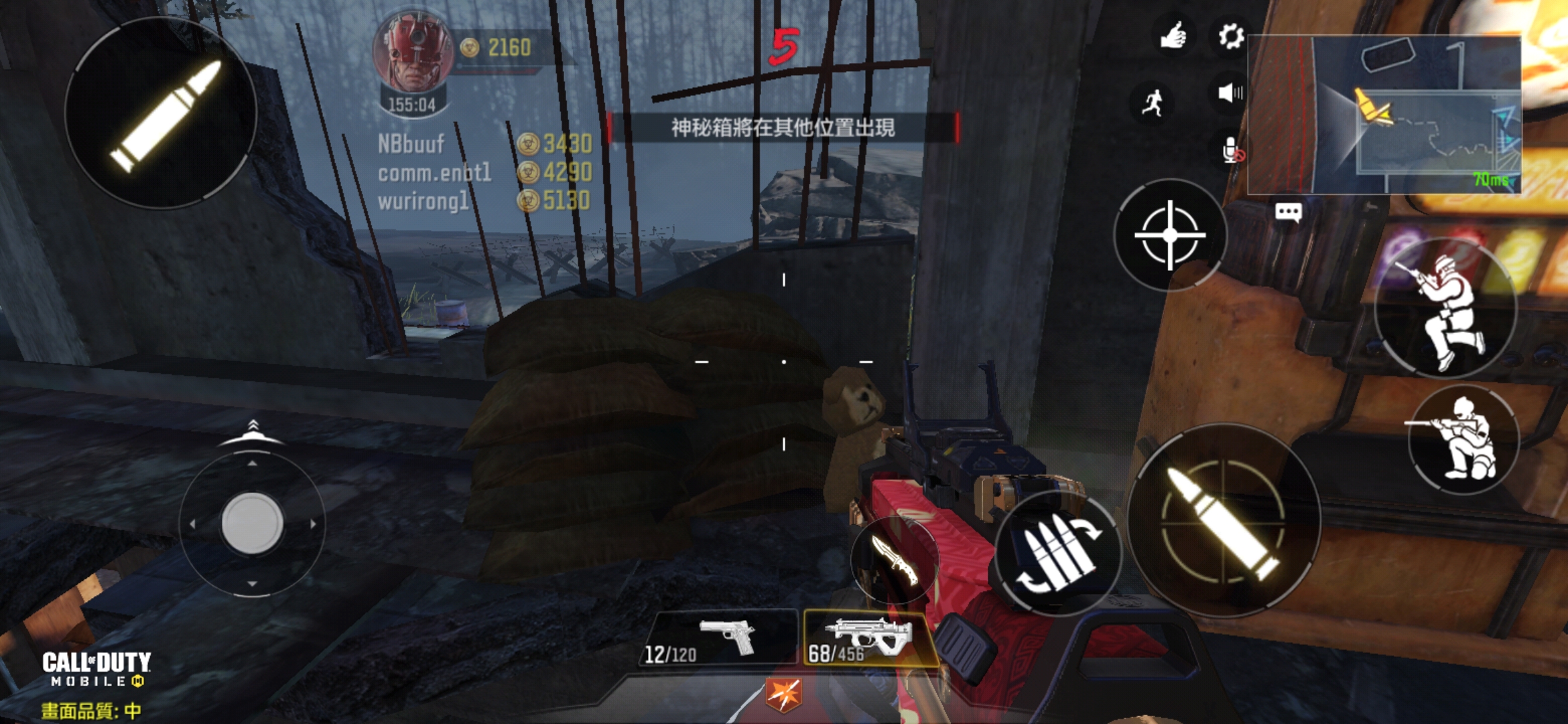
Task: Use the knife melee attack button
Action: (x=895, y=560)
